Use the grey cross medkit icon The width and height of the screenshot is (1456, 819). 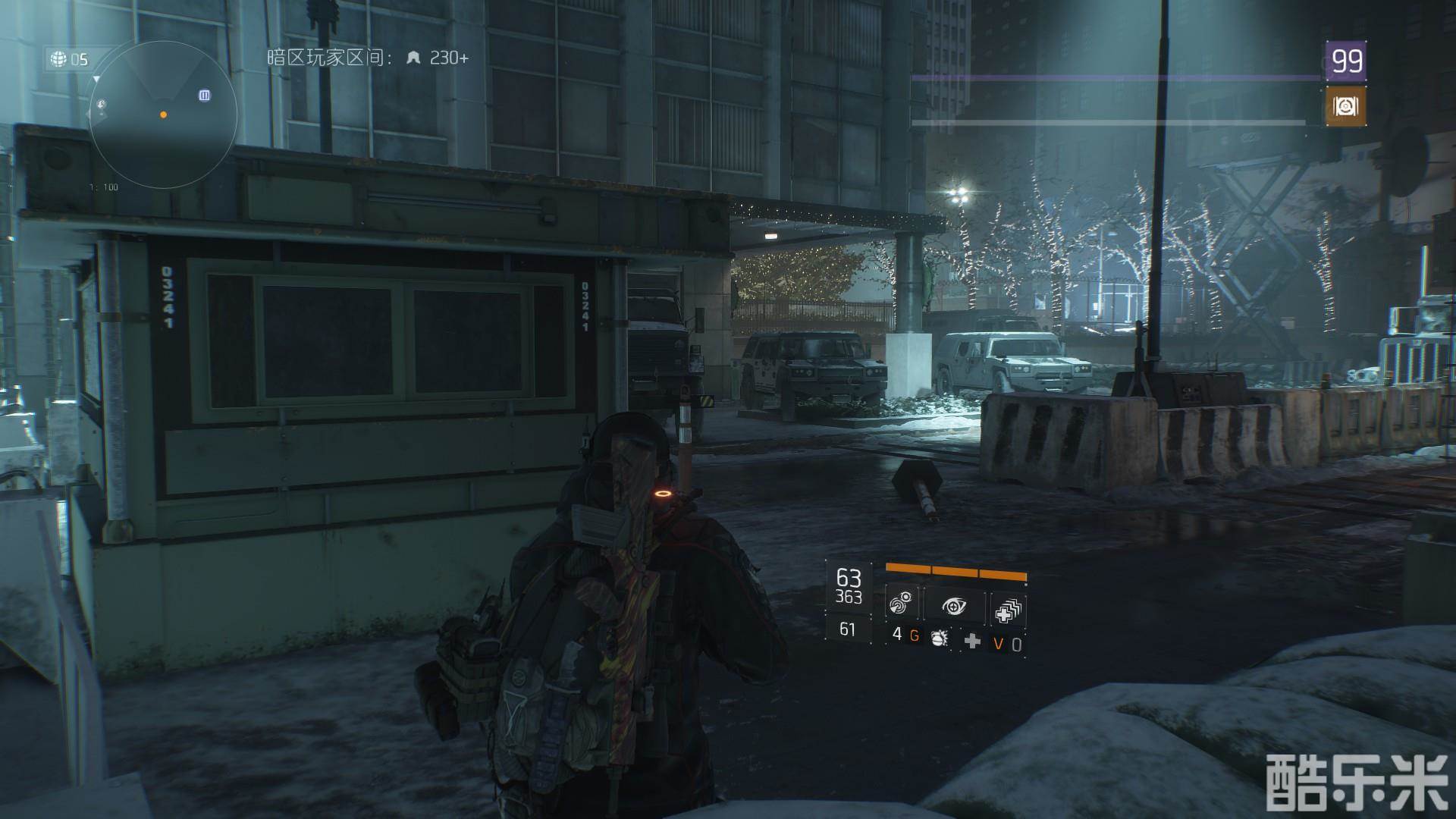coord(971,642)
